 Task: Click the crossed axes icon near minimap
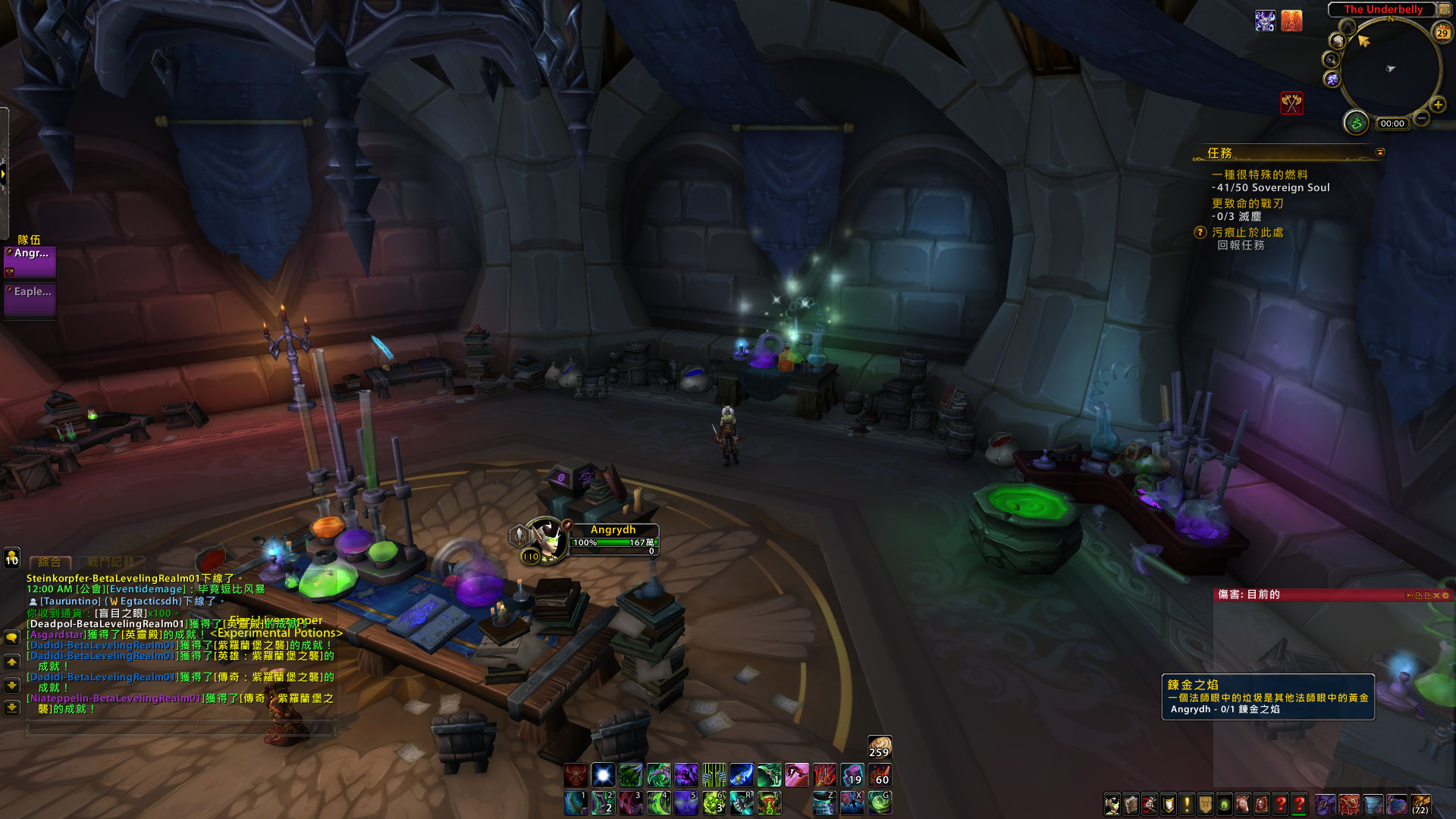(x=1291, y=102)
